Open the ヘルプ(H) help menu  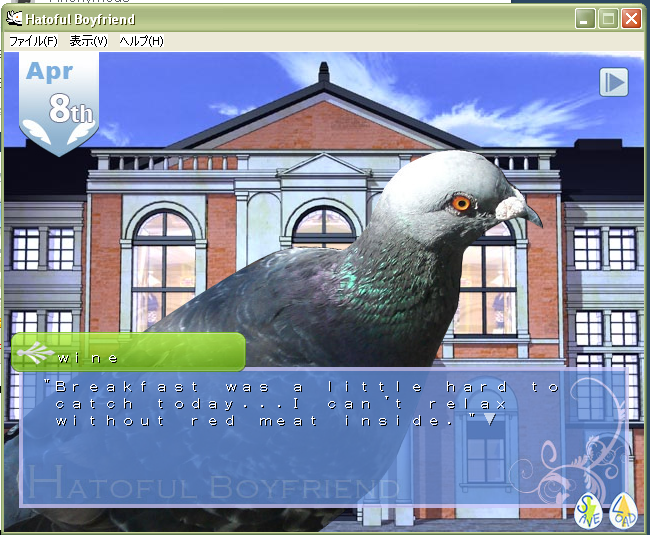tap(141, 41)
